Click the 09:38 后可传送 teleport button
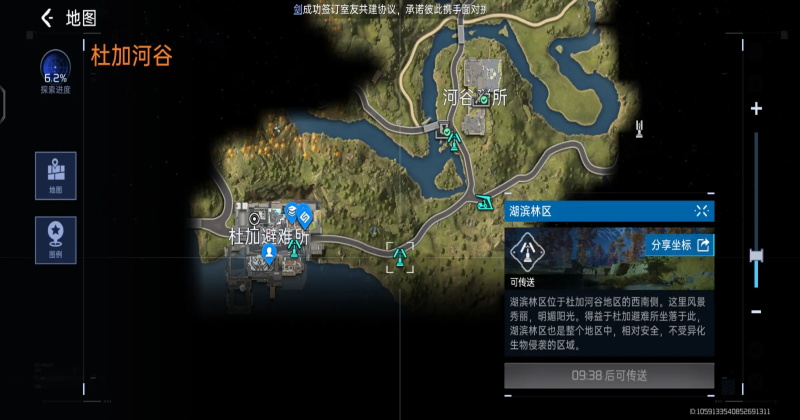The image size is (800, 420). tap(609, 376)
